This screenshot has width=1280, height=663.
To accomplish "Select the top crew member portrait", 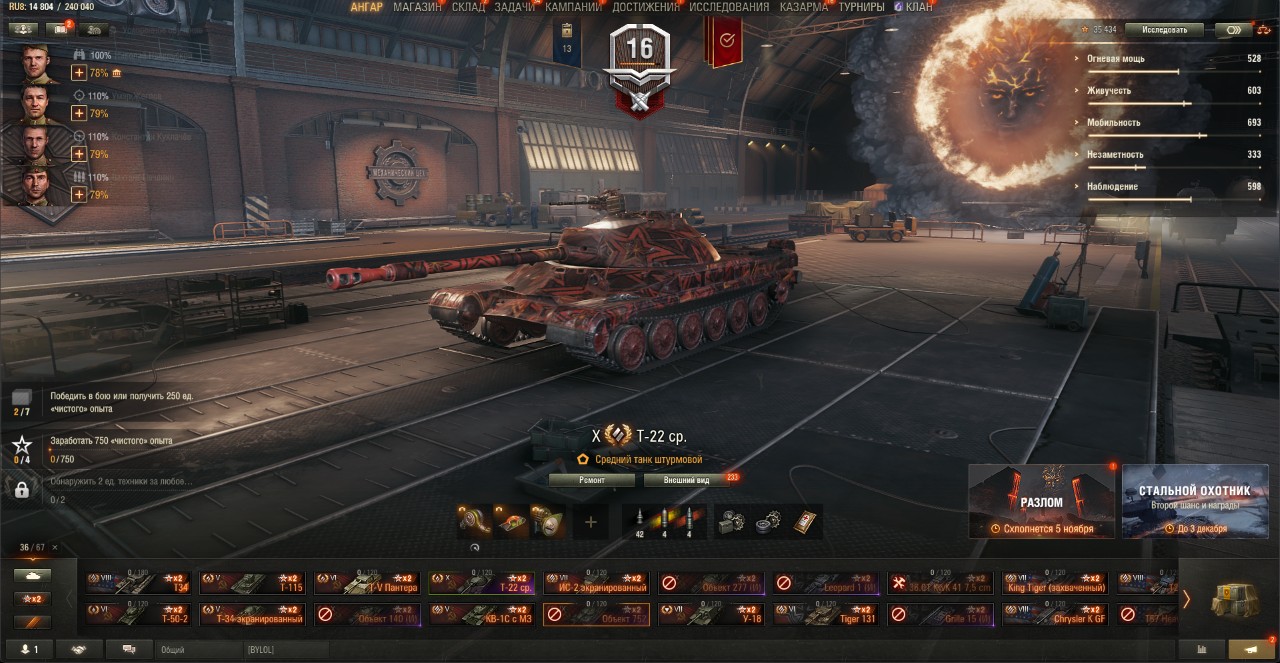I will (36, 64).
